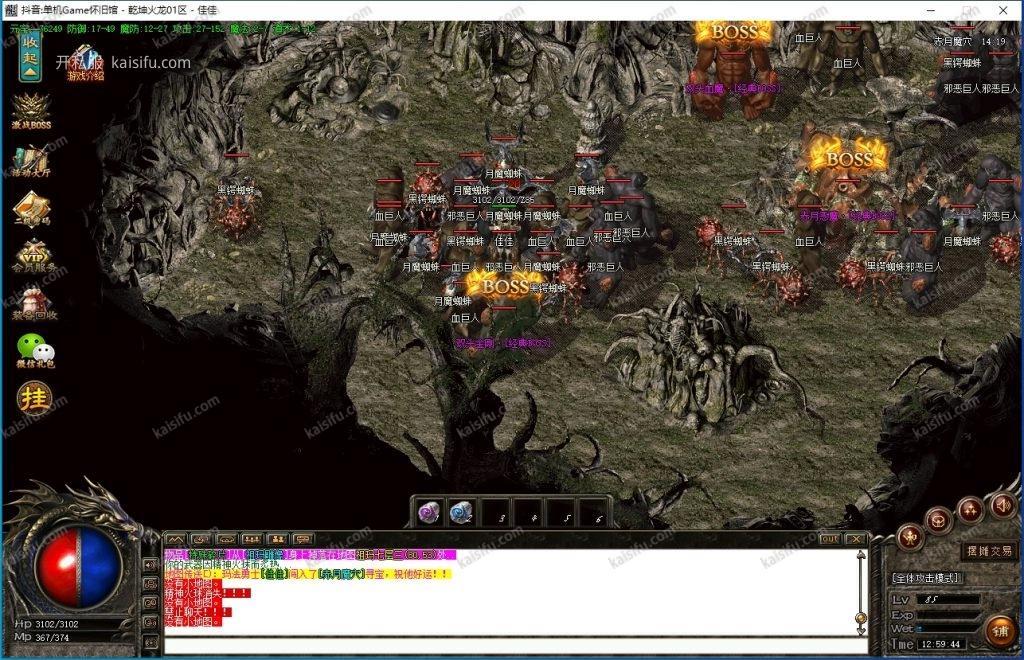Collapse the side menu with 收起 button

[x=30, y=58]
